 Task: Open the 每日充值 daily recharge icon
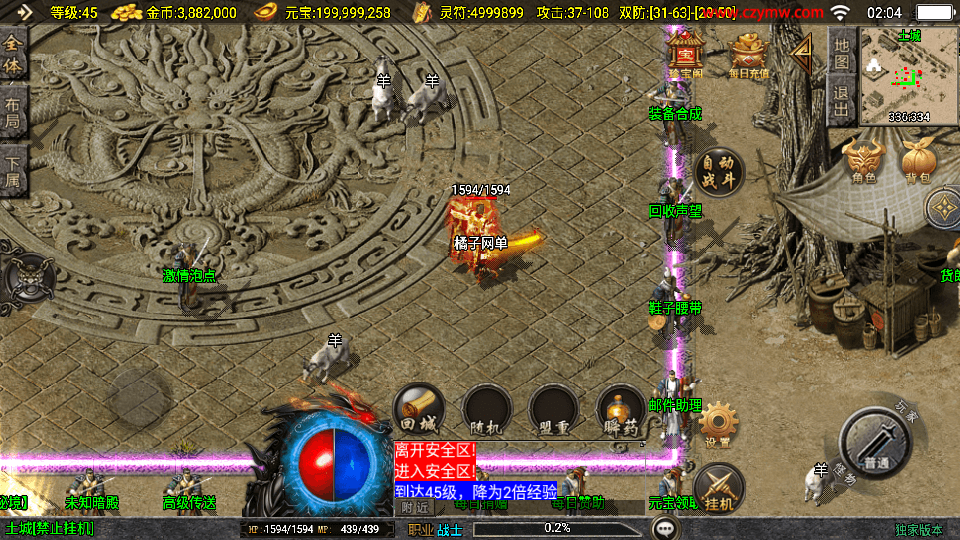(749, 54)
